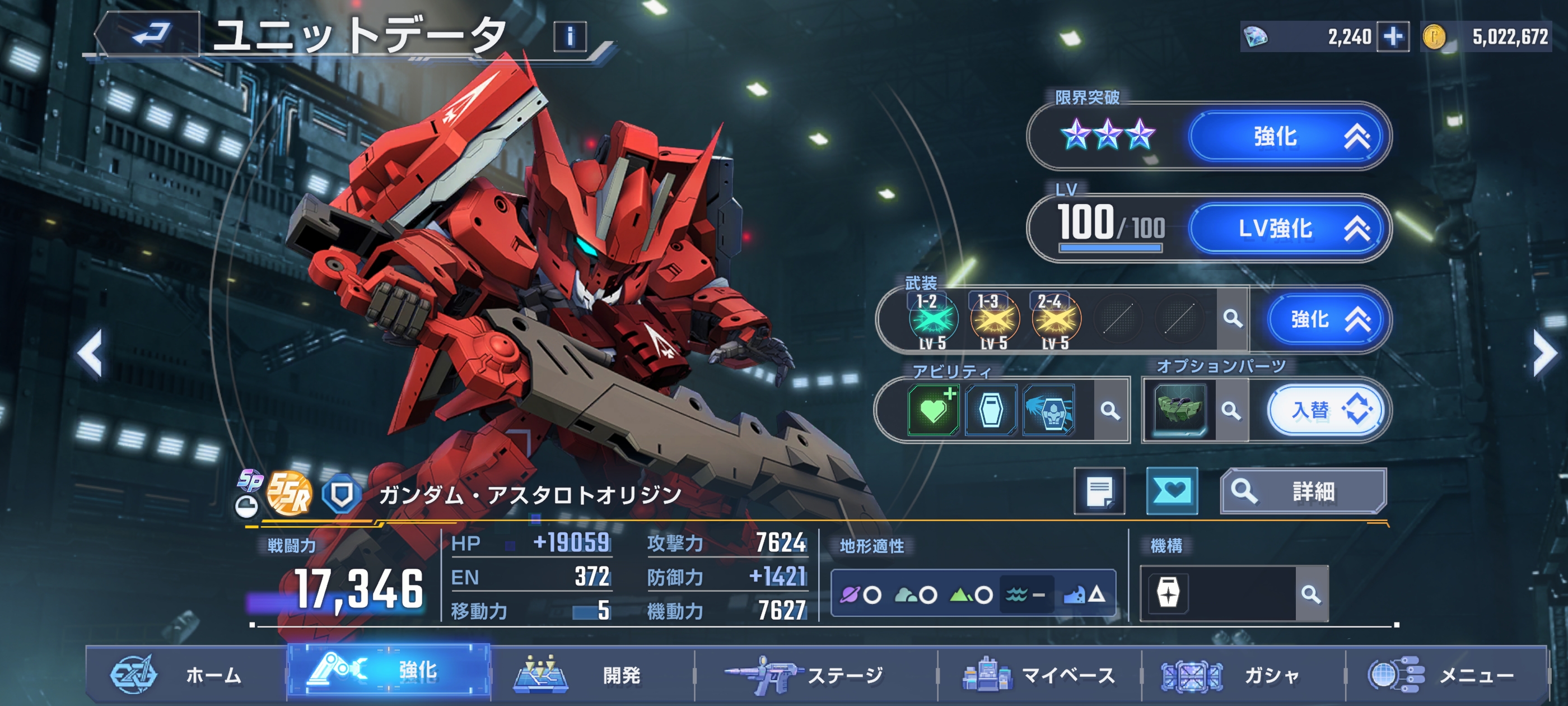1568x706 pixels.
Task: Upgrade weapons with the 強化 button
Action: 1329,319
